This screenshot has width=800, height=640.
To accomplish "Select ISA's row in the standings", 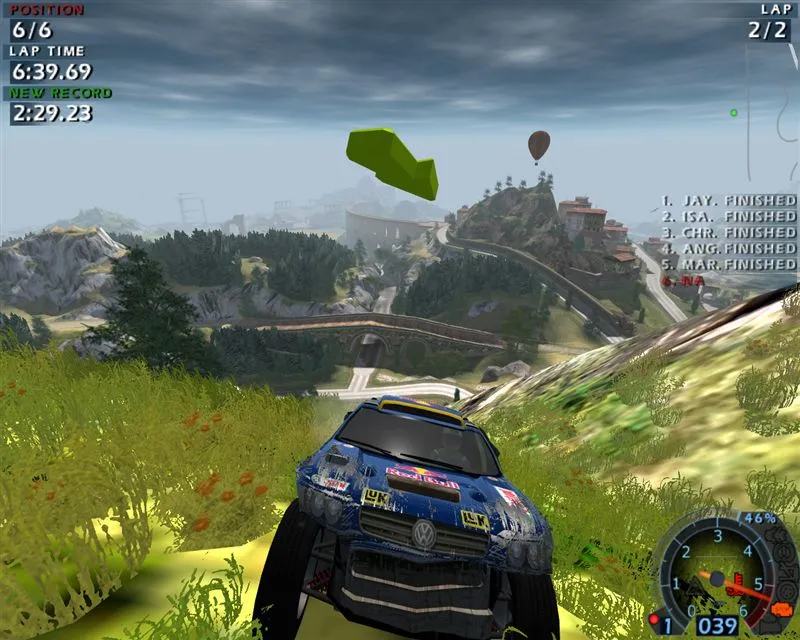I will click(728, 216).
